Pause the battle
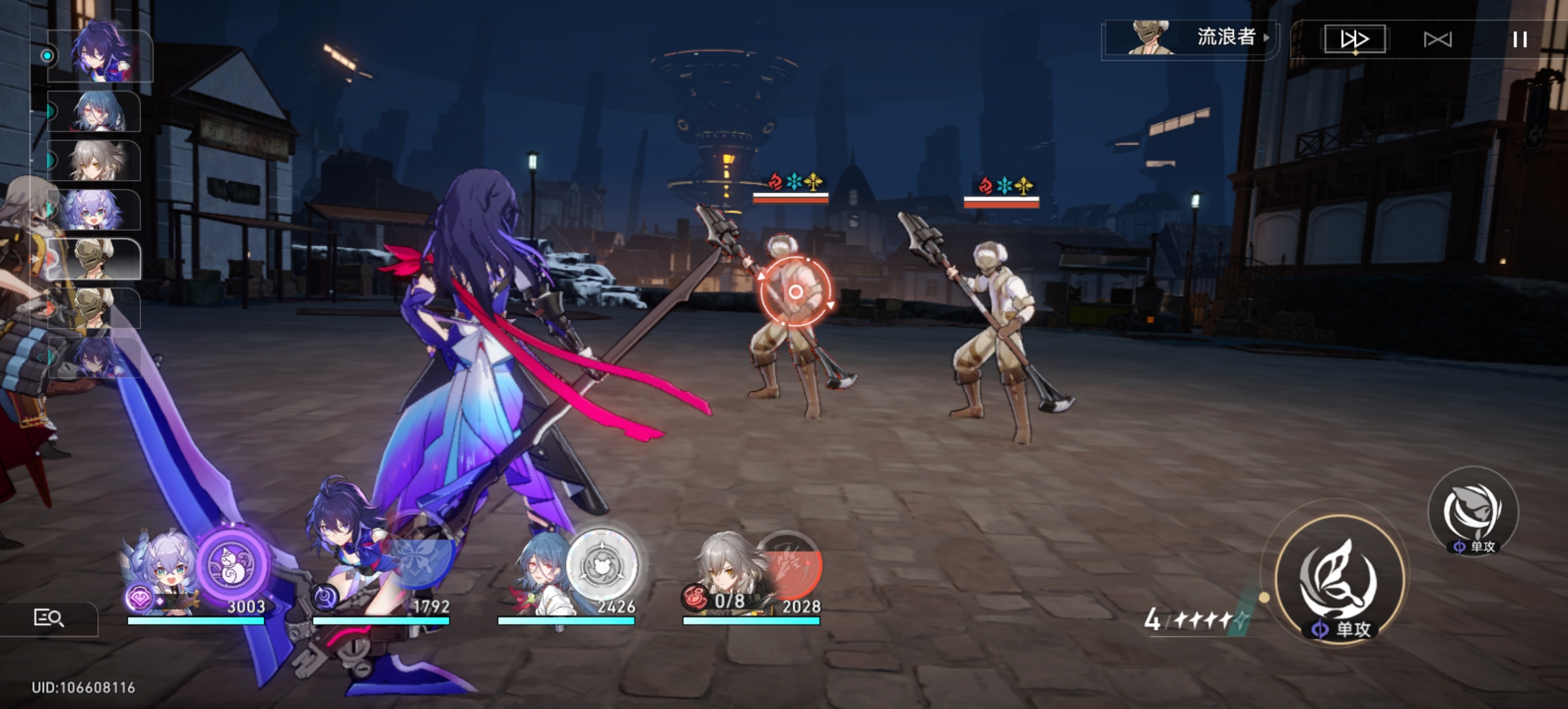Screen dimensions: 1568x709 [1519, 39]
